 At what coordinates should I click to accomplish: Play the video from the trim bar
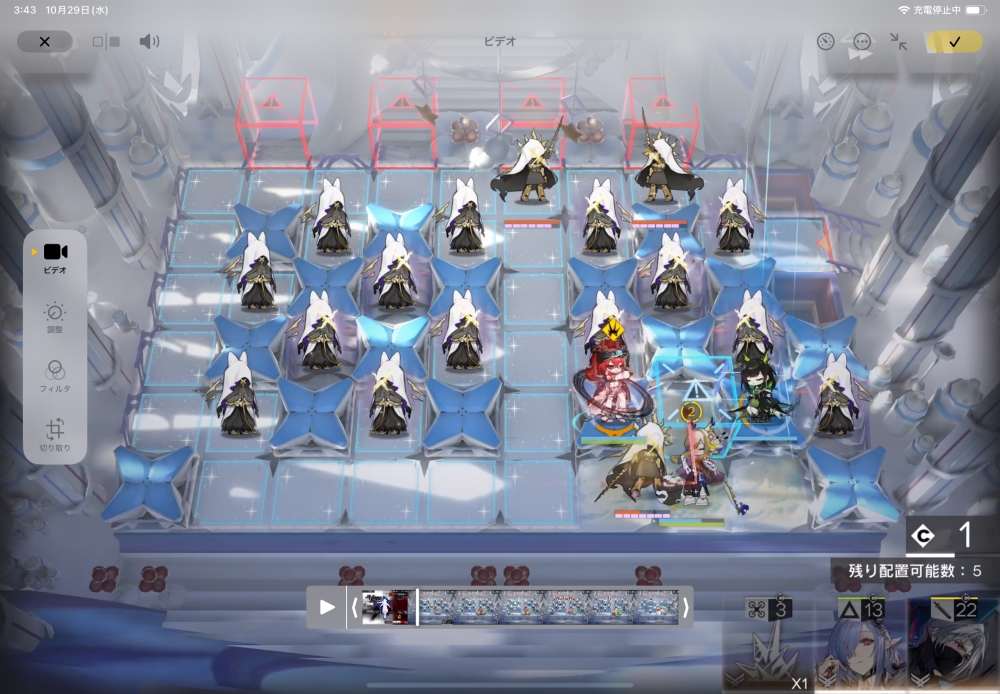327,607
